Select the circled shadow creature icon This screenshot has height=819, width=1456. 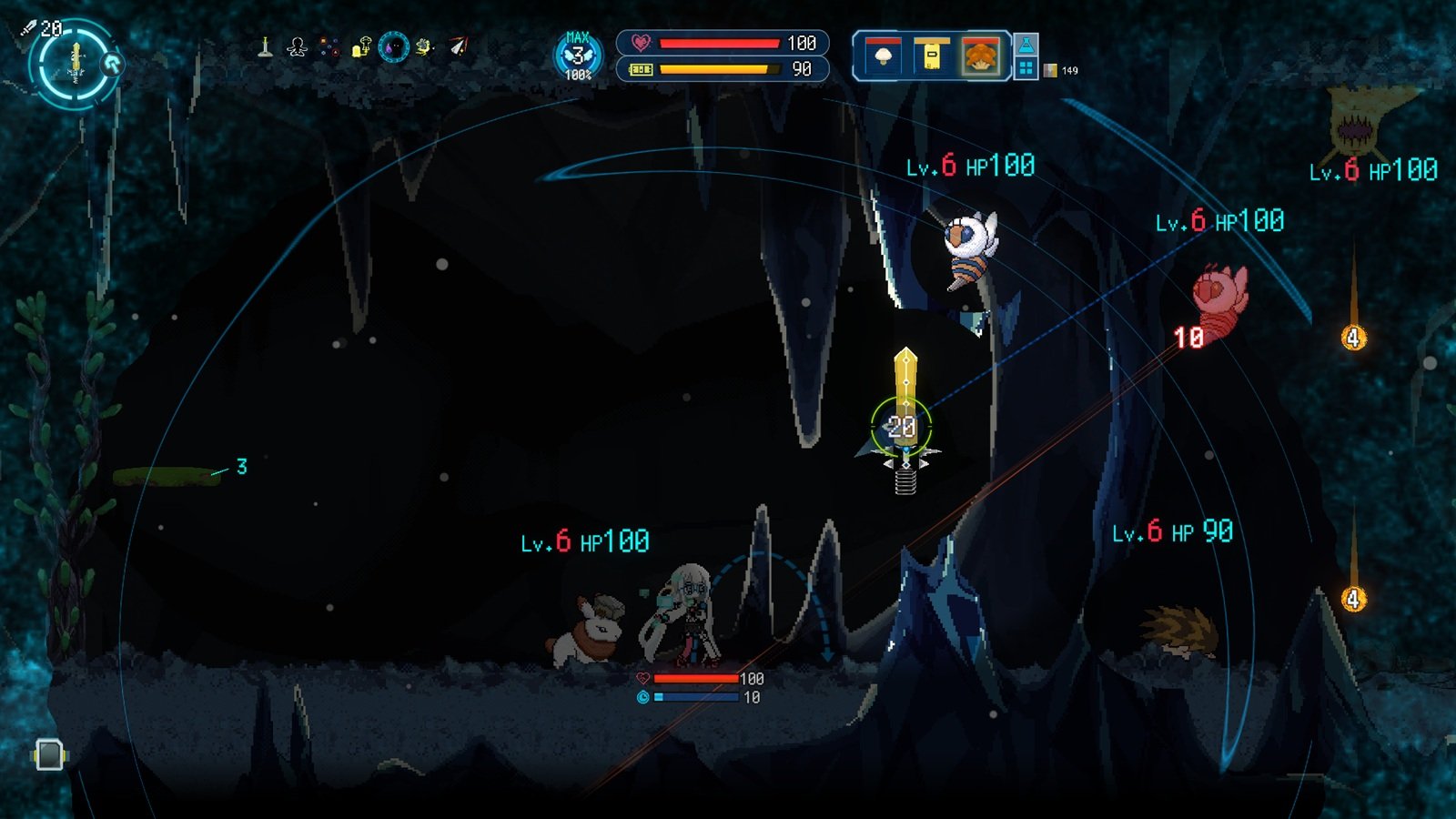coord(393,46)
